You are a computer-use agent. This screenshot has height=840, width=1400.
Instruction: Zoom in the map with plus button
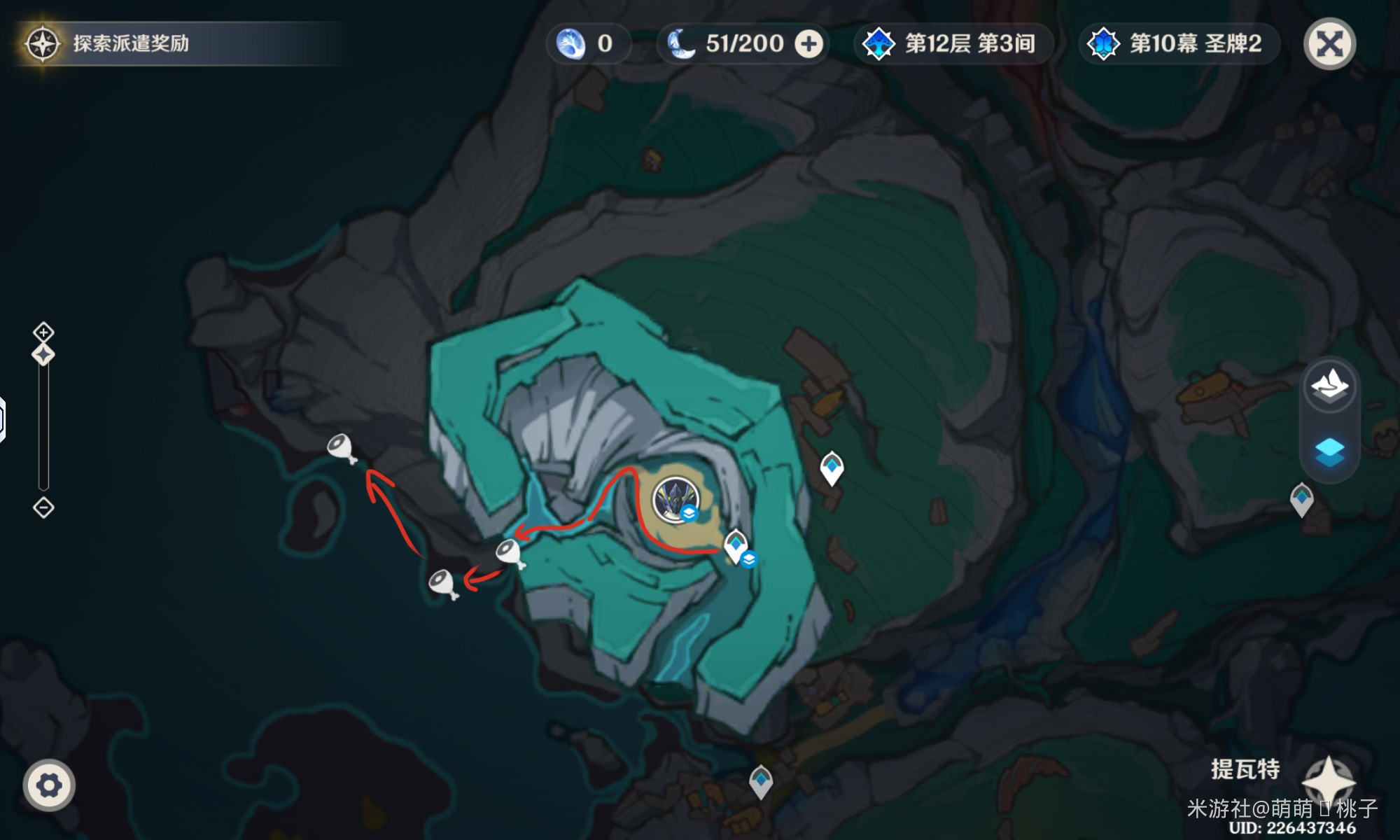43,332
